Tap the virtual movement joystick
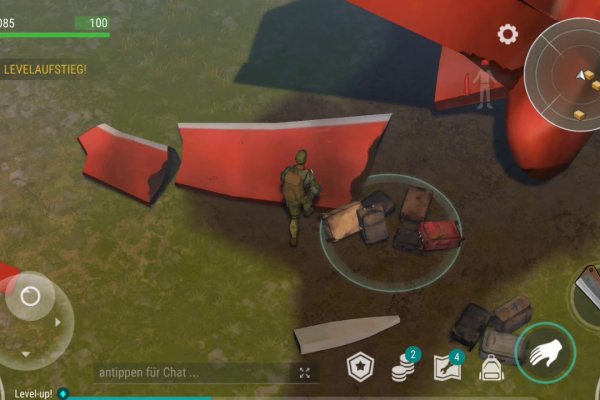Image resolution: width=600 pixels, height=400 pixels. tap(31, 297)
